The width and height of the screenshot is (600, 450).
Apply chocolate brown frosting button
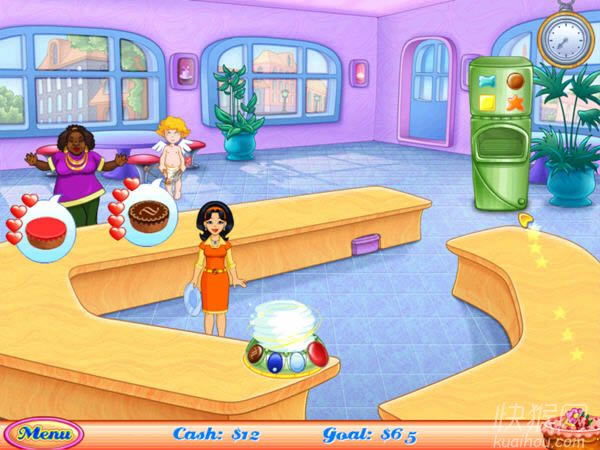pos(255,354)
